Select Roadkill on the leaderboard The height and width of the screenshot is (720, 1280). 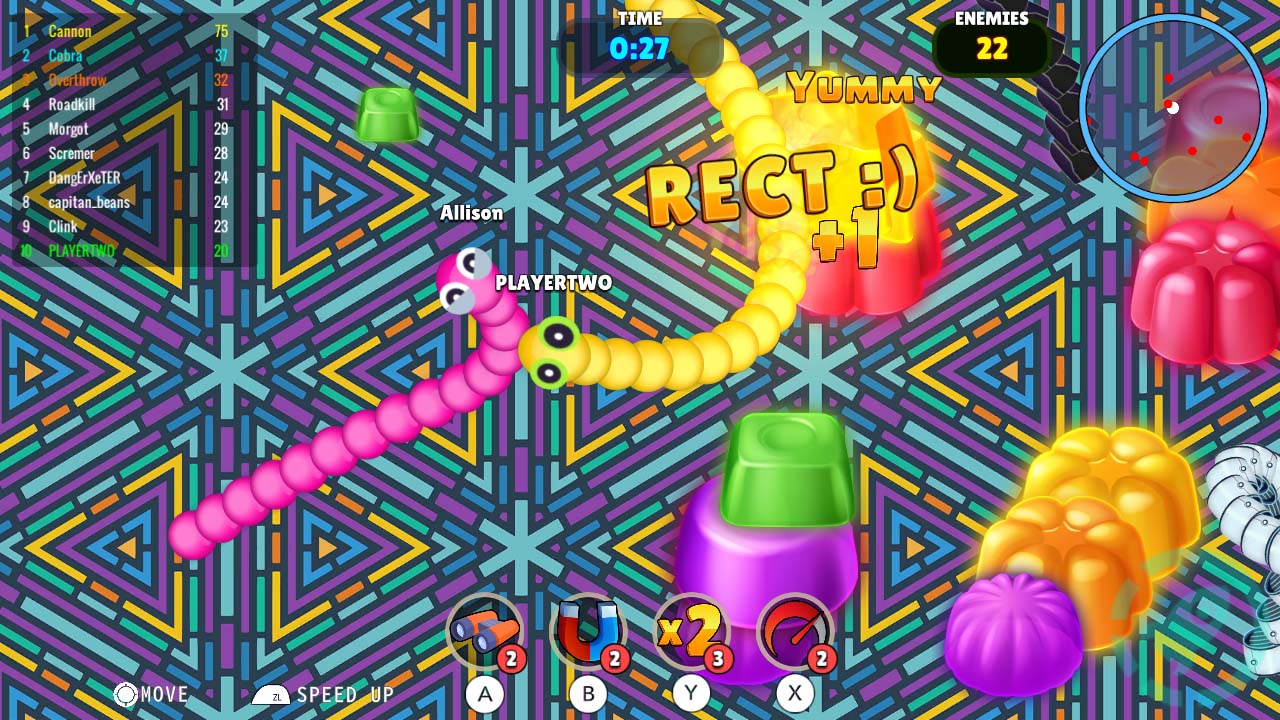[x=70, y=104]
